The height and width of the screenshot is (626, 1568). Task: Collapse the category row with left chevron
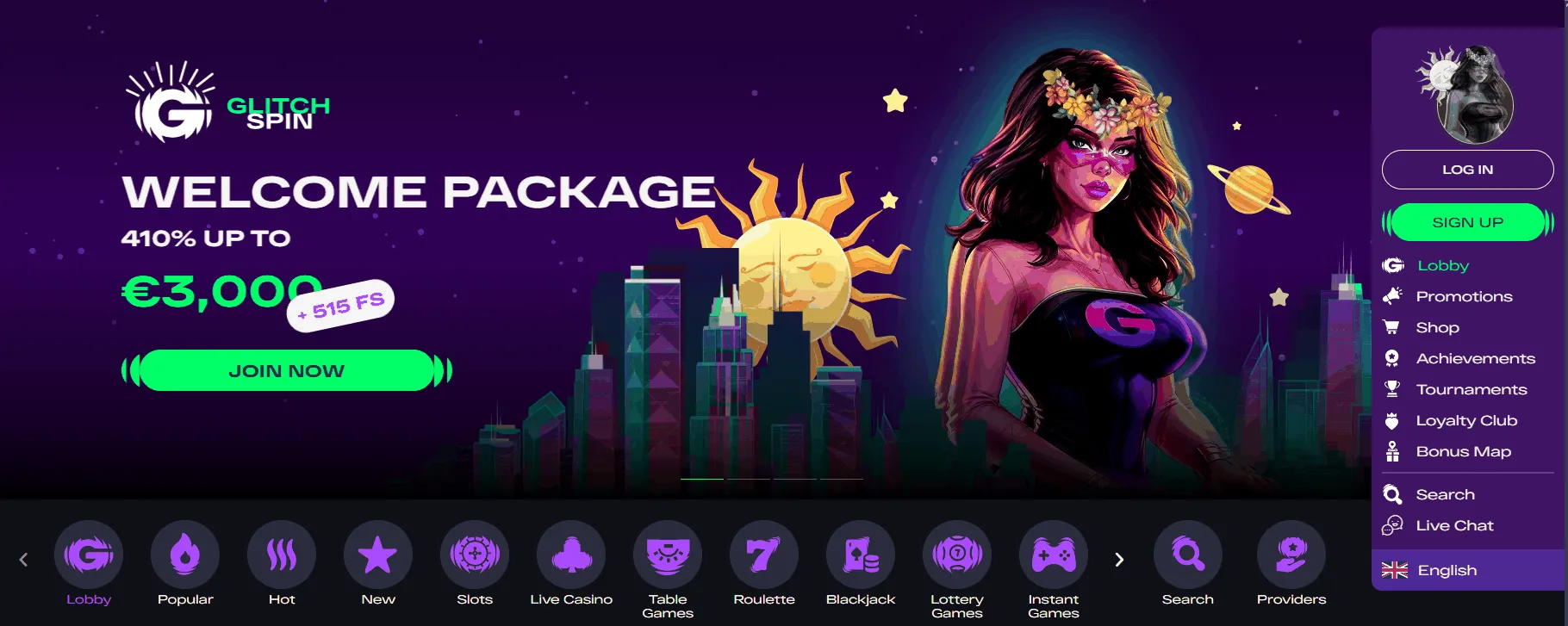[24, 559]
